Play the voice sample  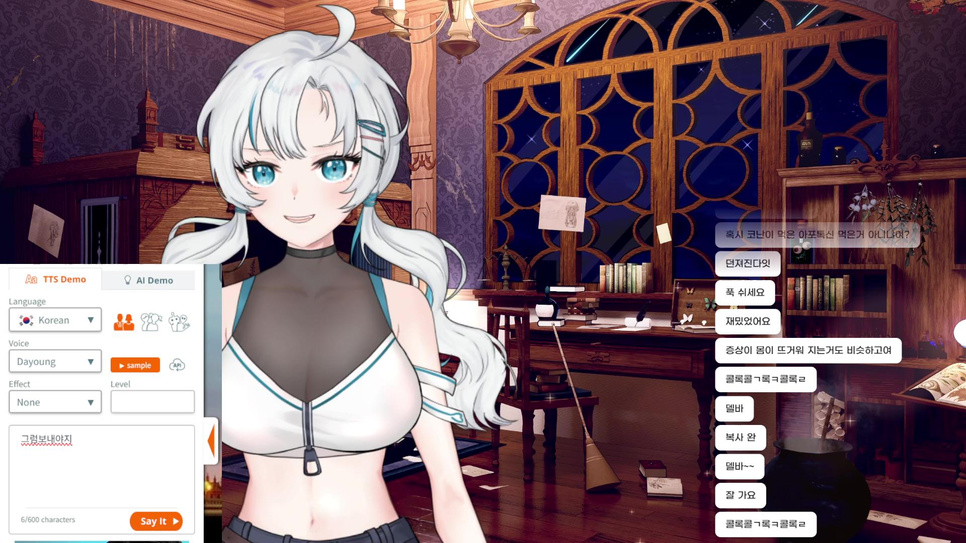coord(135,365)
